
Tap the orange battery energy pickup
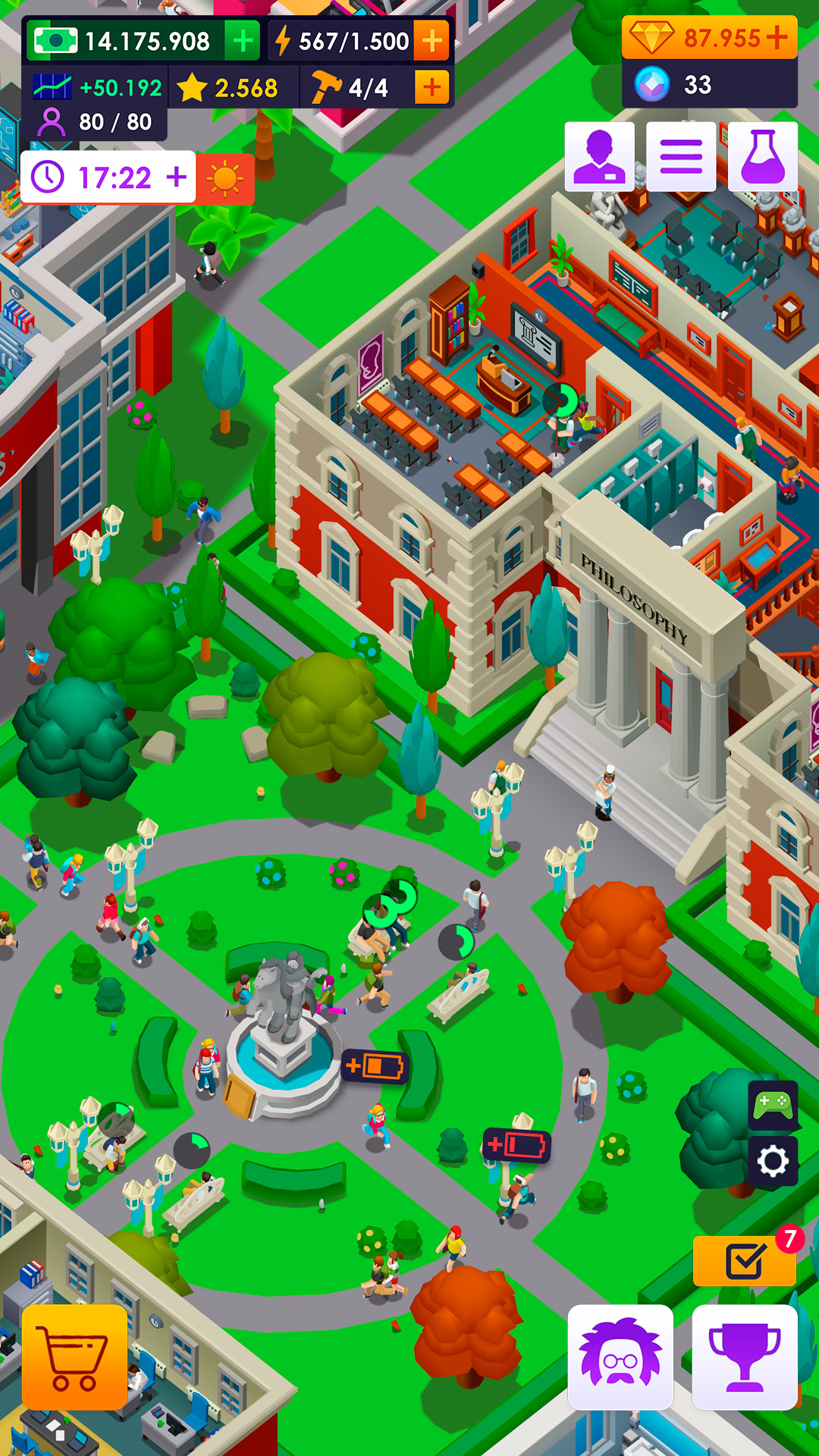[375, 1066]
